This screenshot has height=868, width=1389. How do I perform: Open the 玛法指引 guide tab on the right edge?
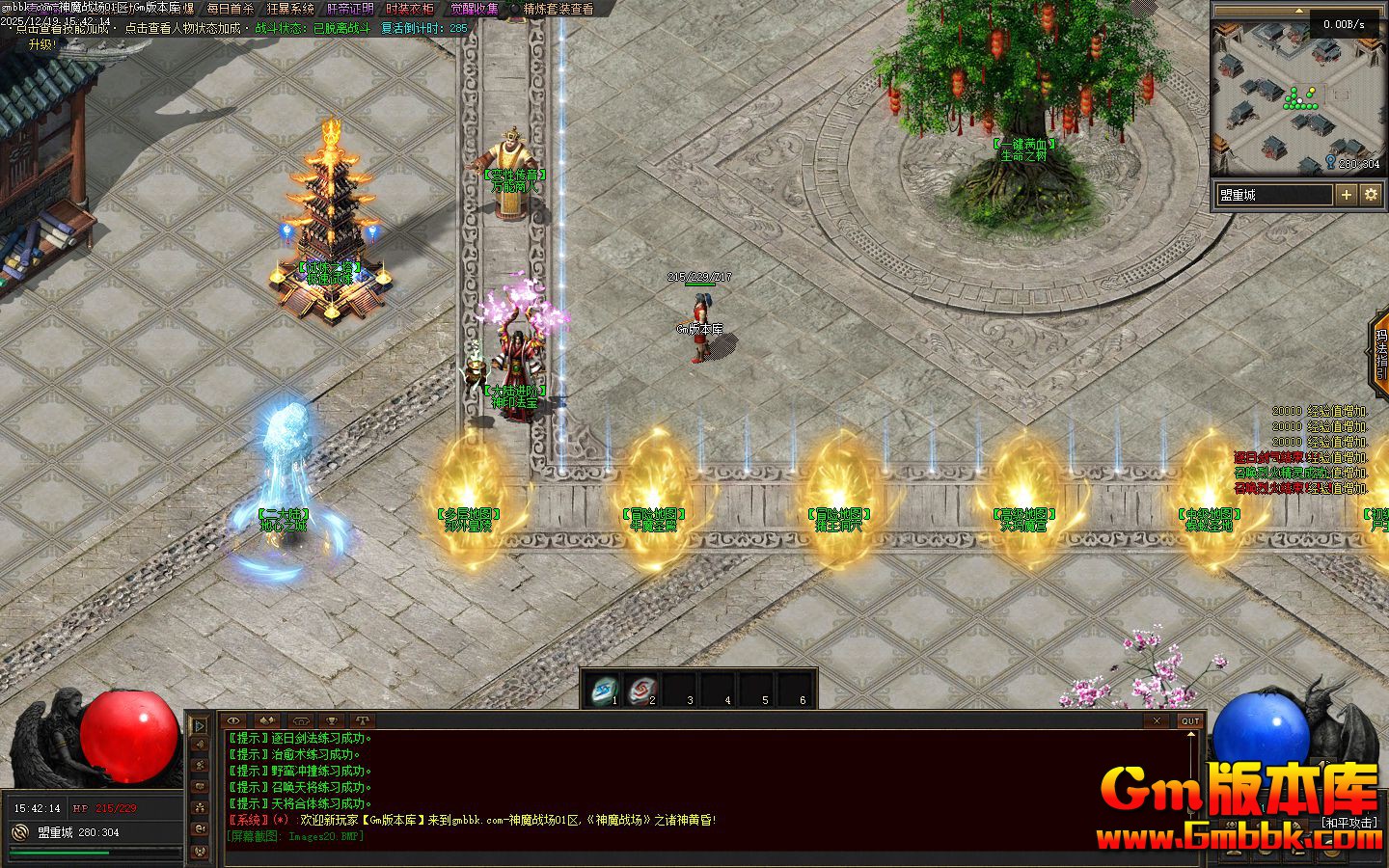click(x=1380, y=354)
